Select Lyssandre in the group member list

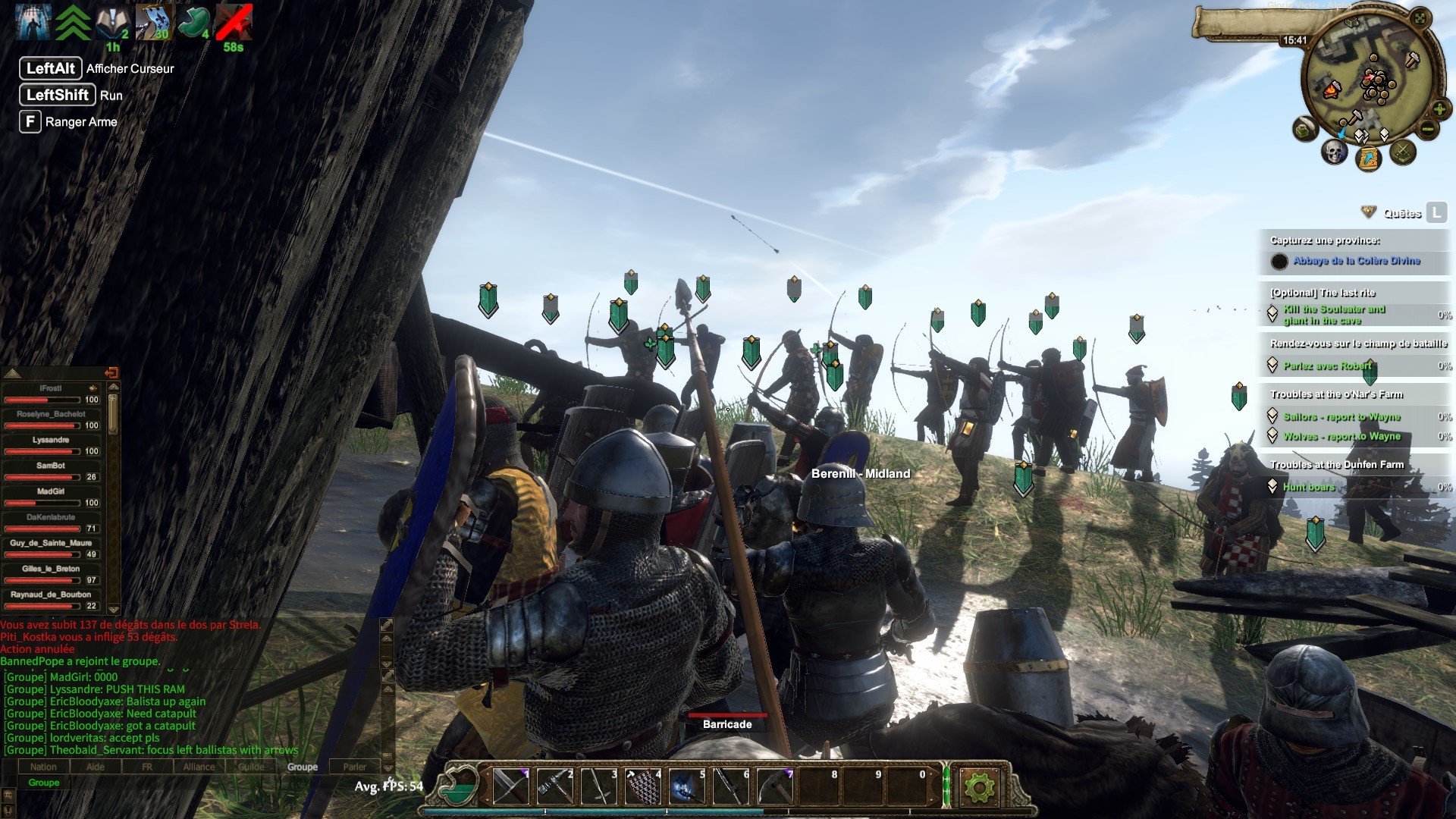[51, 440]
